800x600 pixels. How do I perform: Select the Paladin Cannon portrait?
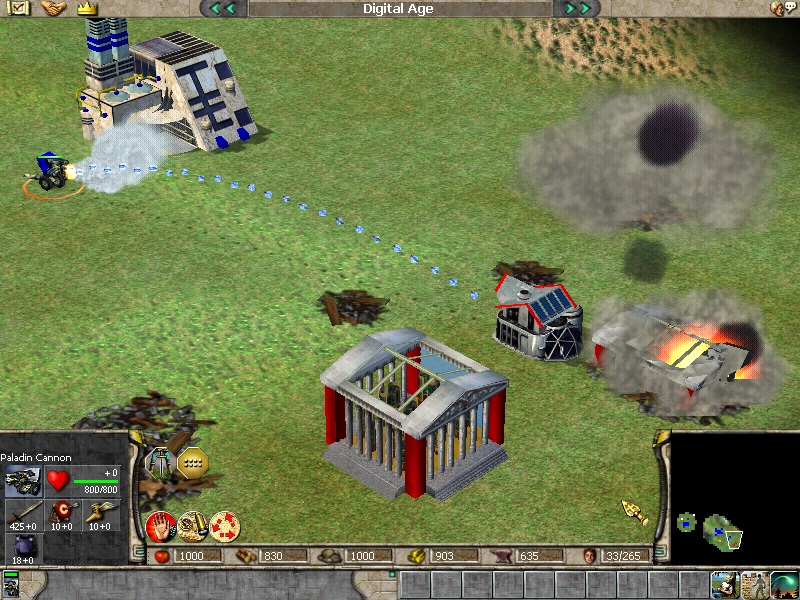22,481
